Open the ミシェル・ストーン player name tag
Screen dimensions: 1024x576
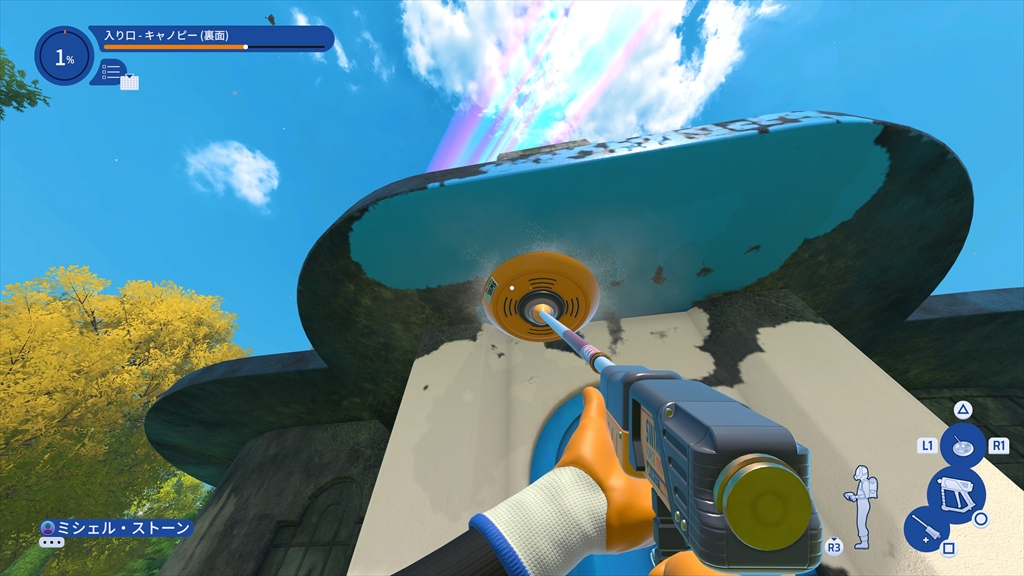[115, 527]
